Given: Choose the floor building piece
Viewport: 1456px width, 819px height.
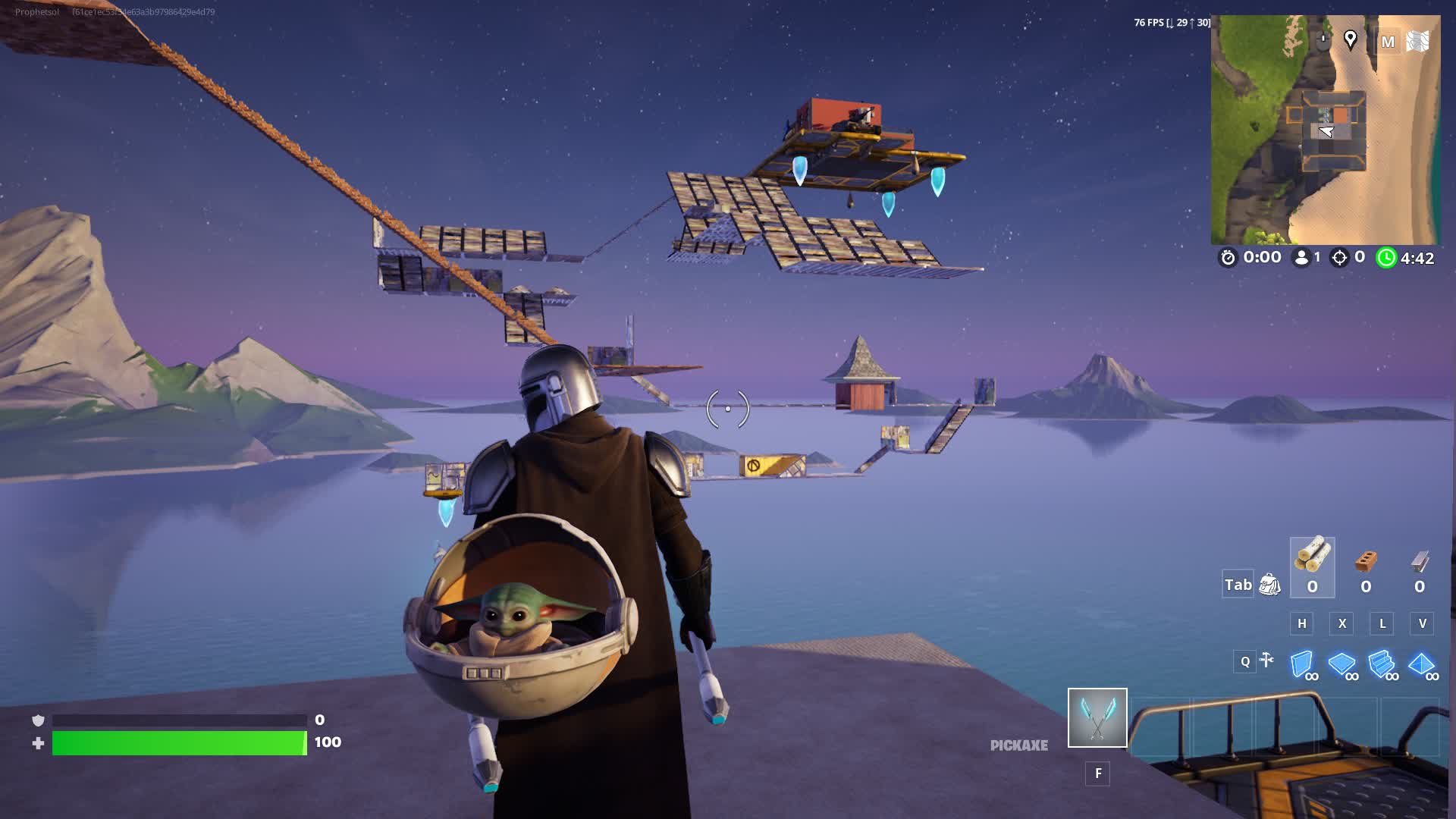Looking at the screenshot, I should (x=1341, y=664).
